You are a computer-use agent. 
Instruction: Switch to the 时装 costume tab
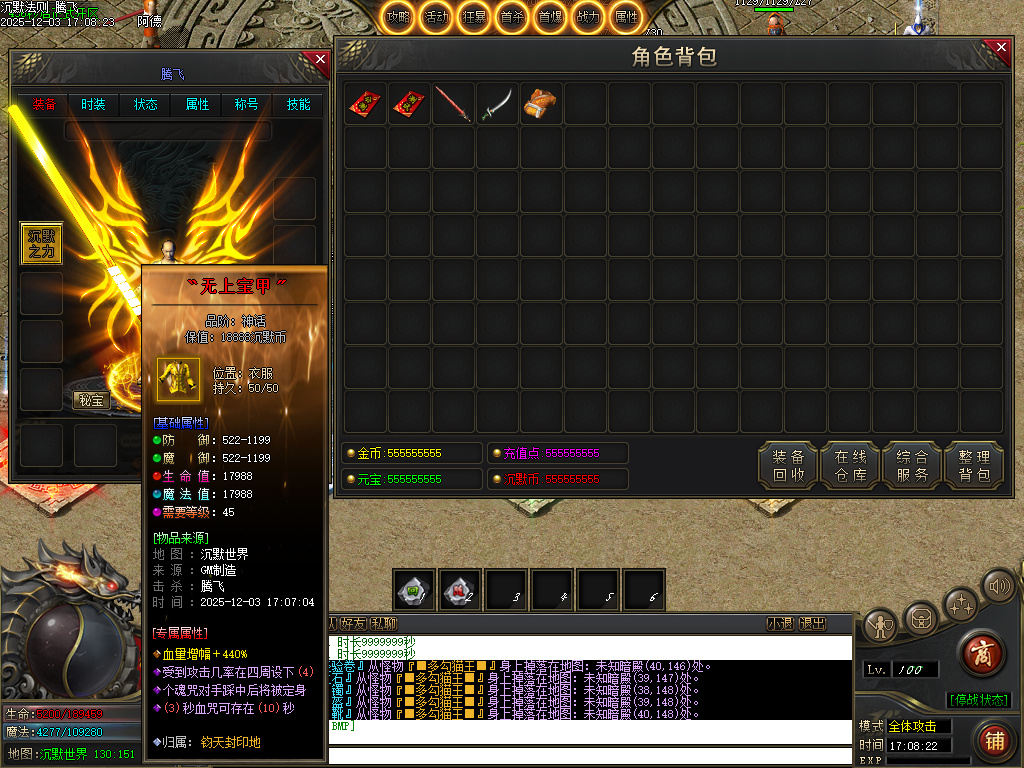click(x=93, y=104)
